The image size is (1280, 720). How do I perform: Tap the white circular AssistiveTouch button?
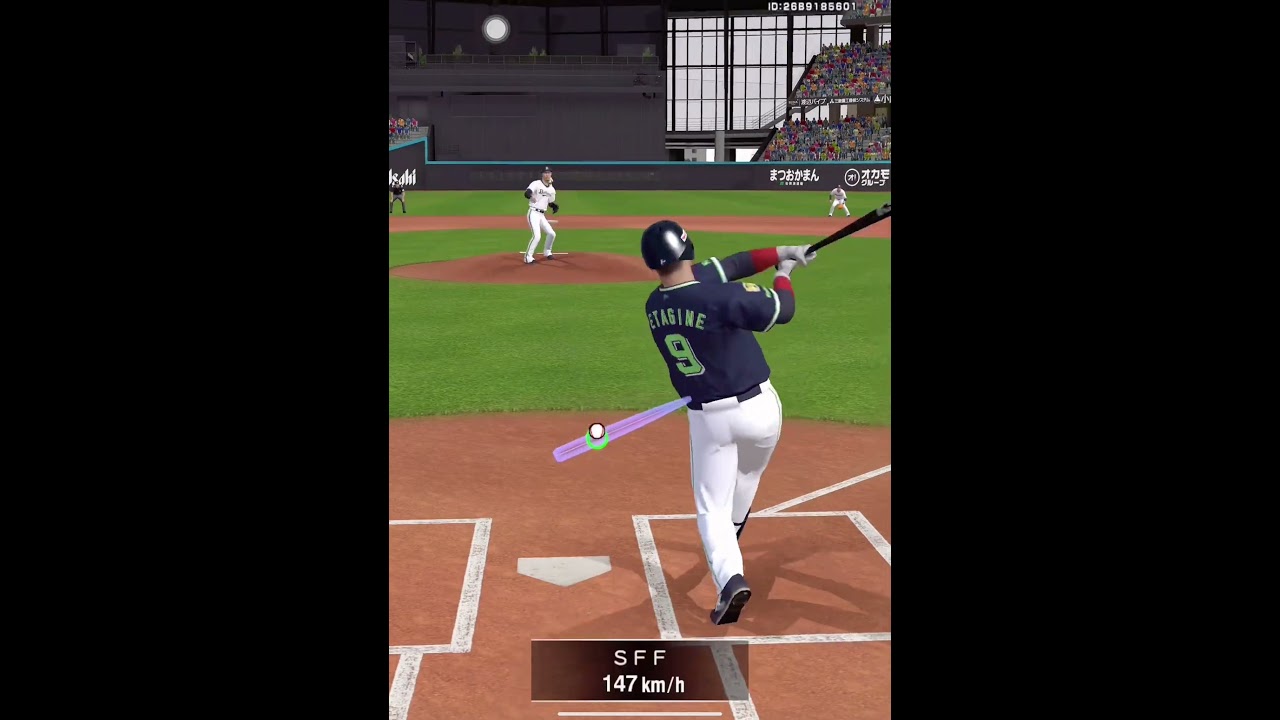pos(496,29)
